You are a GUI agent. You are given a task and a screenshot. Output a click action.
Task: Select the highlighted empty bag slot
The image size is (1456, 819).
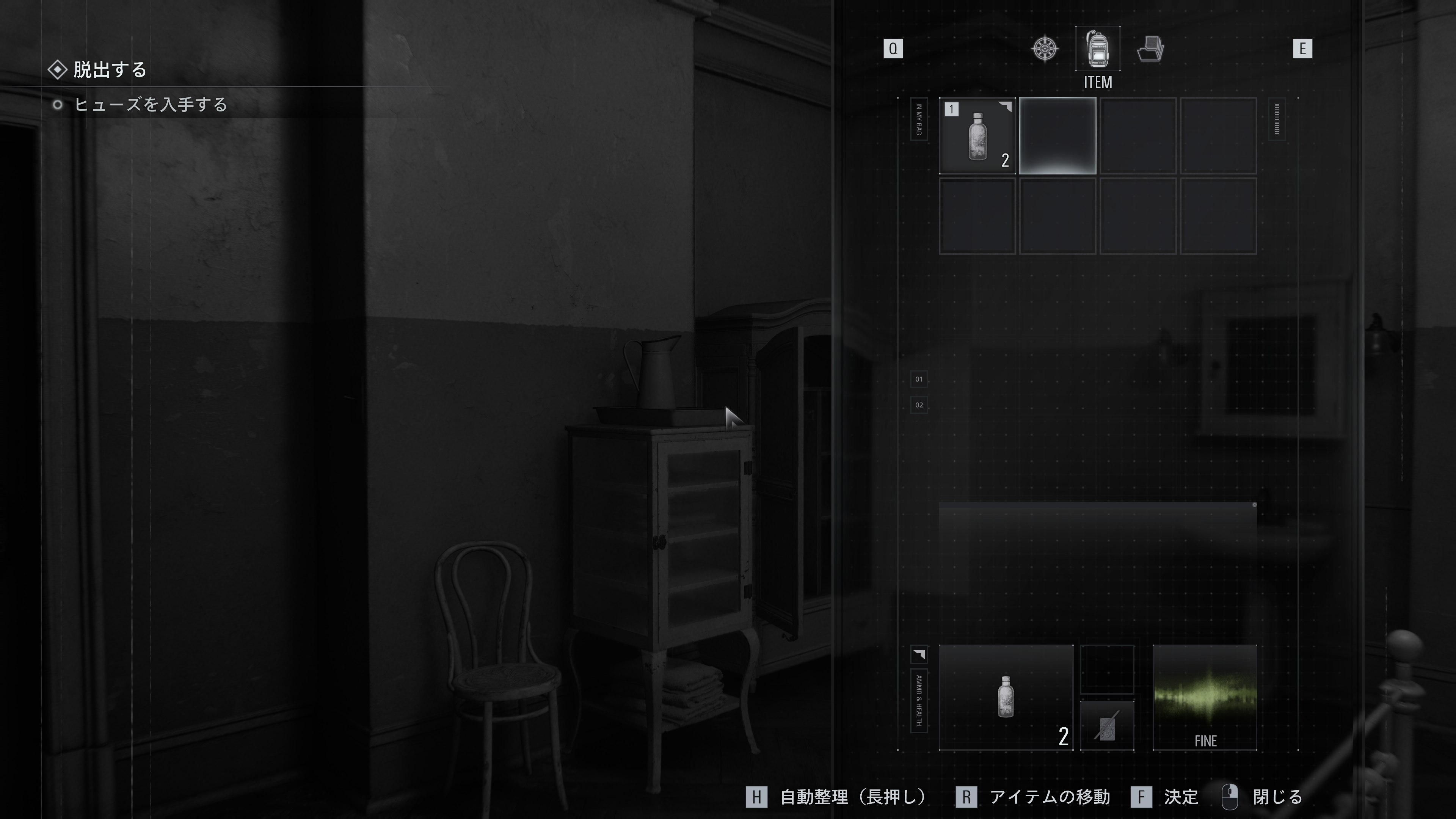pyautogui.click(x=1057, y=136)
